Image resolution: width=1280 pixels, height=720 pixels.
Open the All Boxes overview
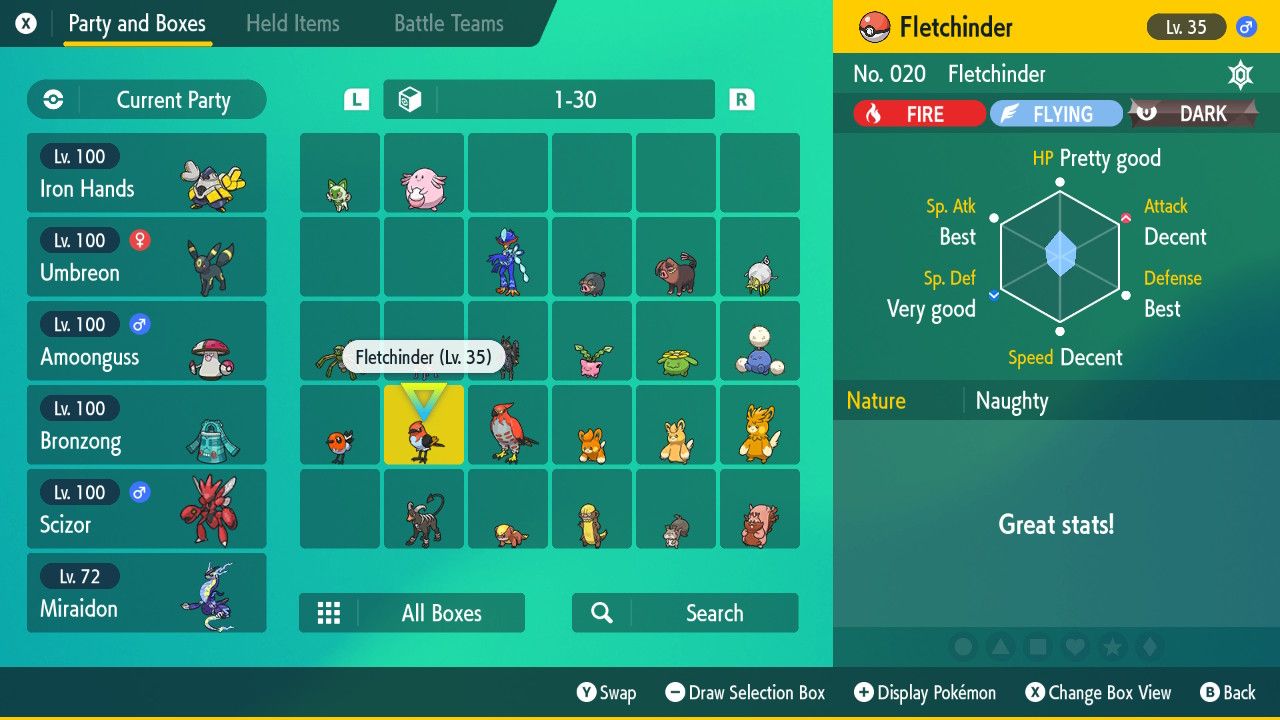[411, 613]
